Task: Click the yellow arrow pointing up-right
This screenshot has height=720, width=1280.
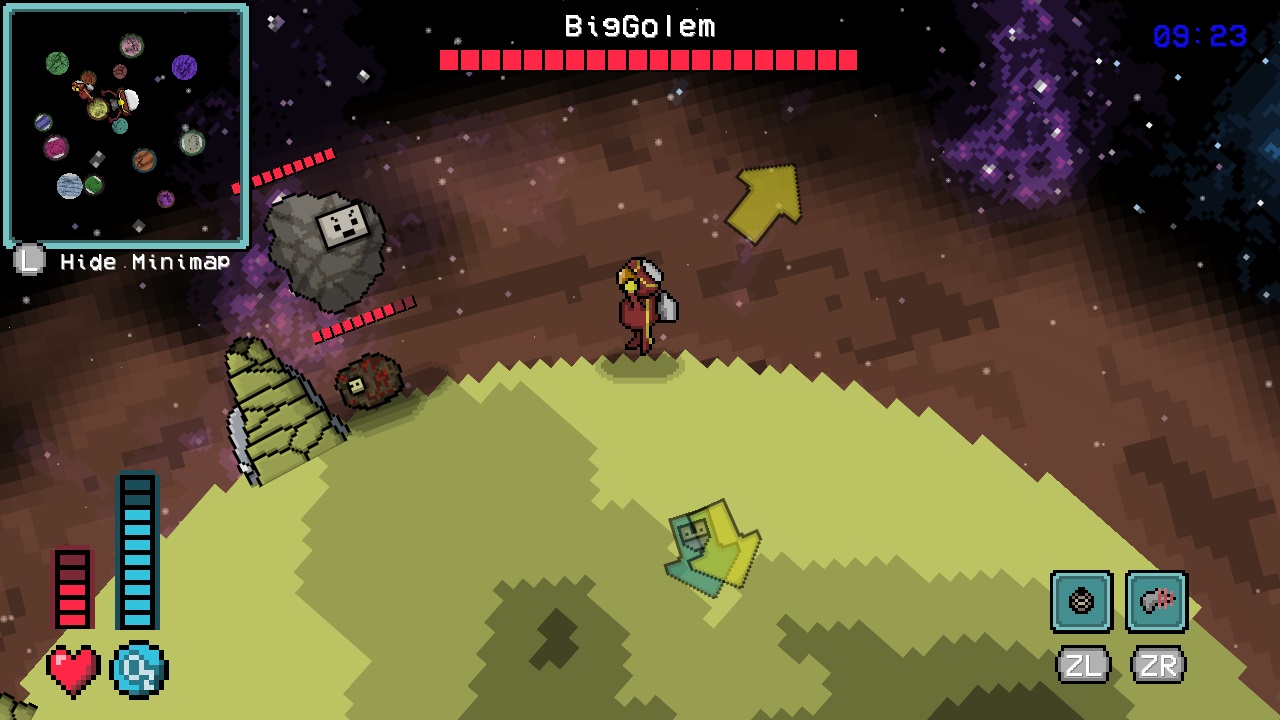Action: pyautogui.click(x=766, y=200)
